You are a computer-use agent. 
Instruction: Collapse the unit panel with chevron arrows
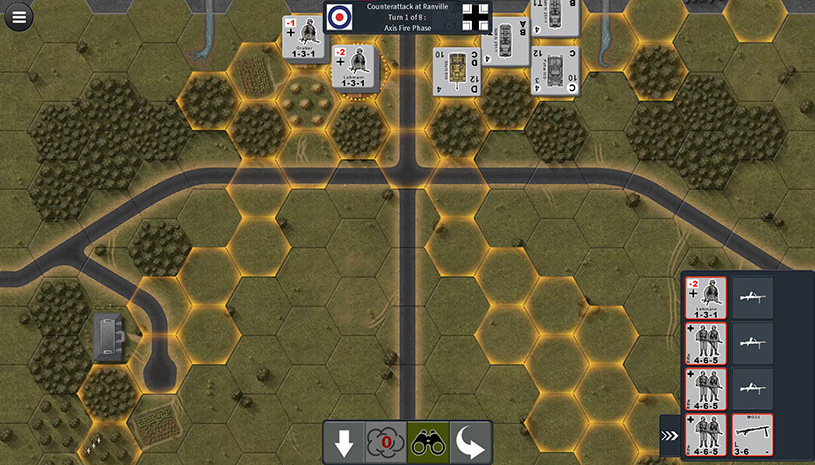[670, 436]
